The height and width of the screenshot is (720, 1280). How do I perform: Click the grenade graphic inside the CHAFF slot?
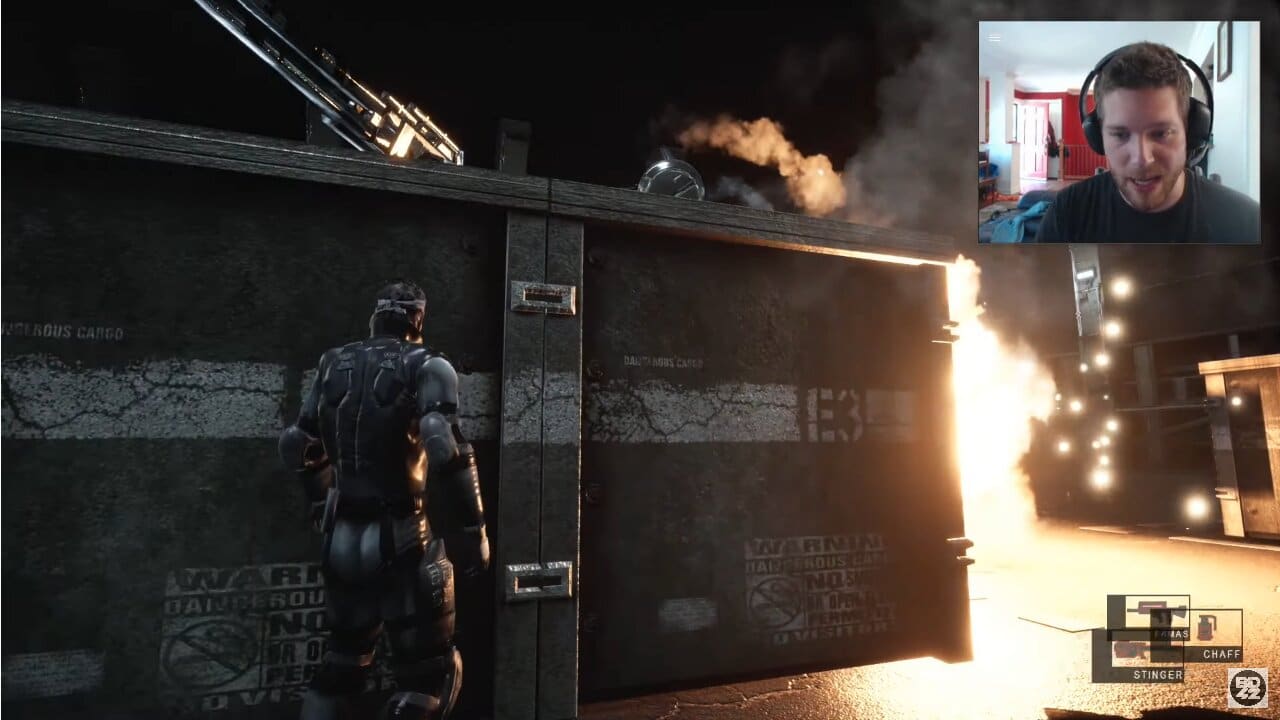click(1206, 627)
